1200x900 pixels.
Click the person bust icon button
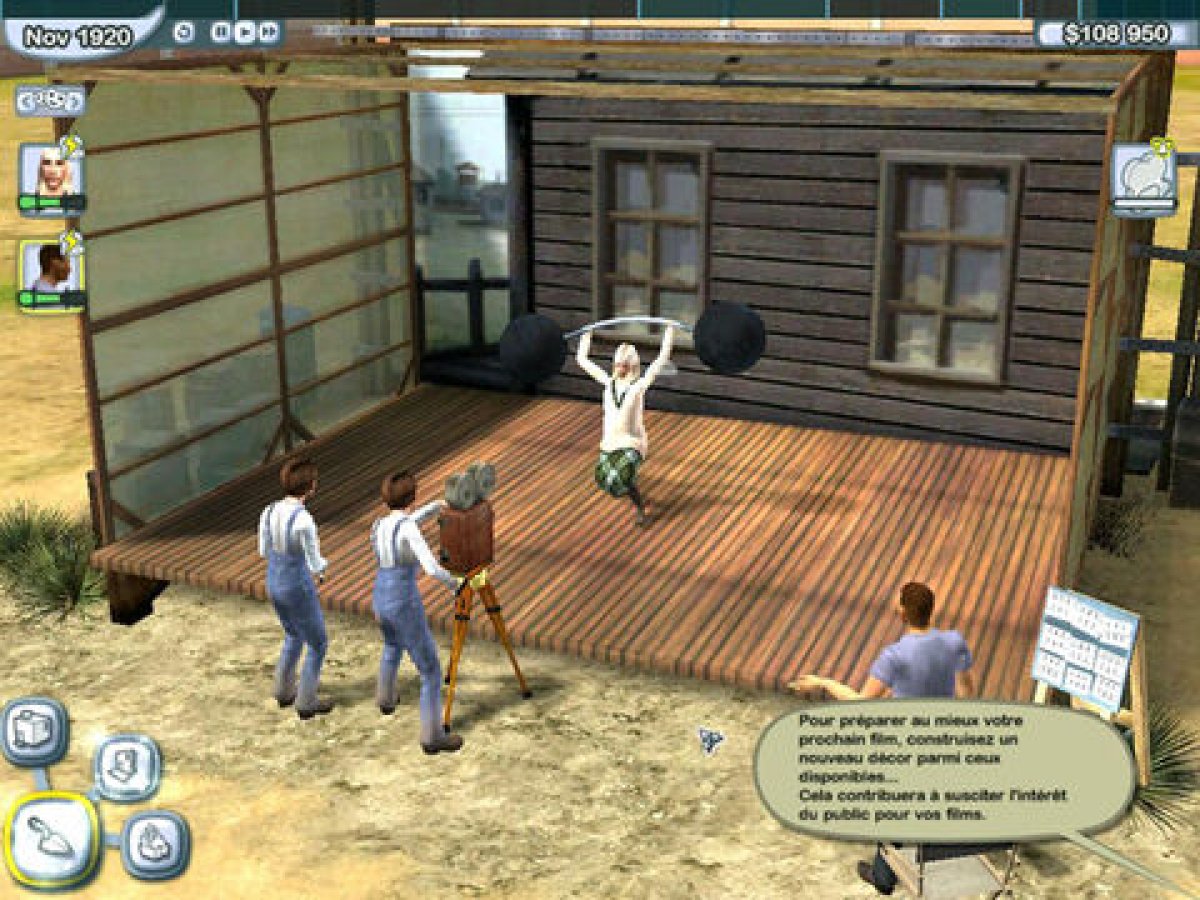point(126,767)
